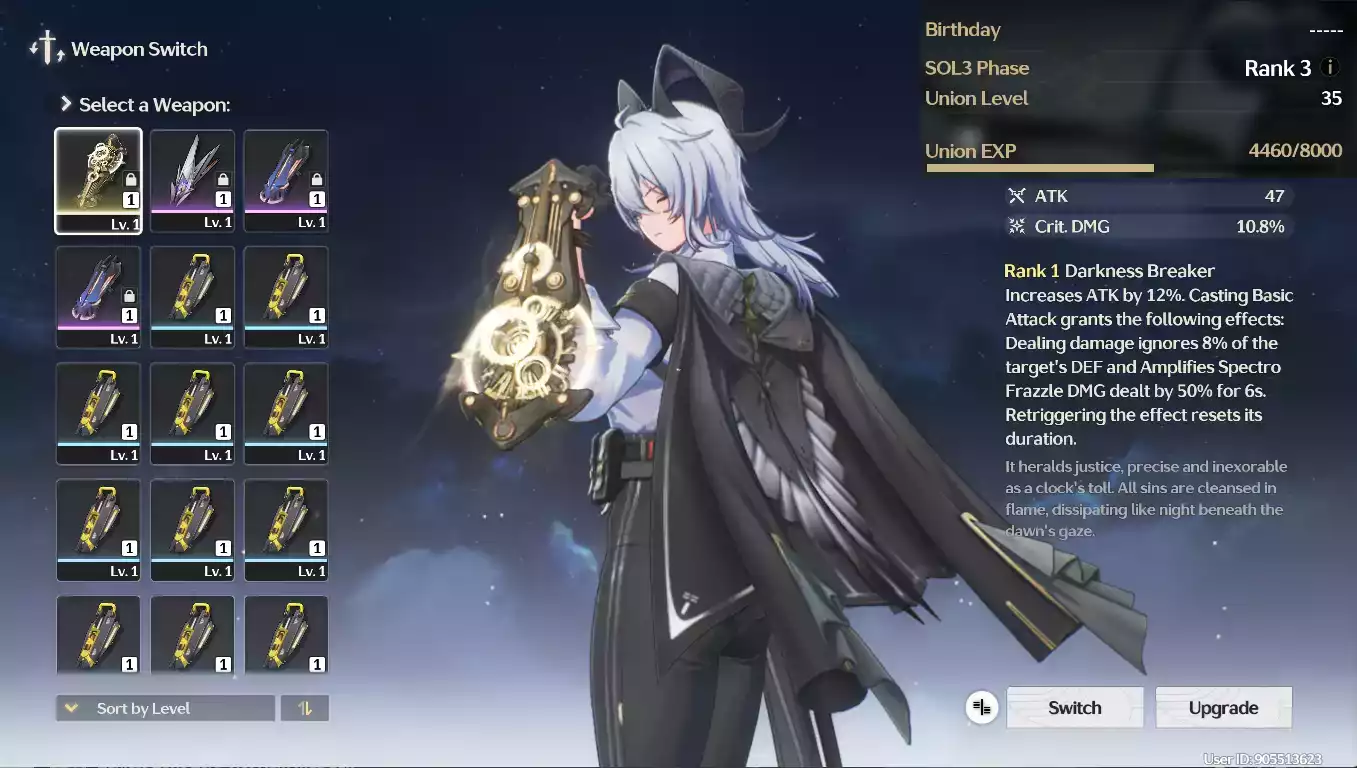1357x768 pixels.
Task: Choose the silver spiked gauntlet weapon
Action: pos(192,180)
